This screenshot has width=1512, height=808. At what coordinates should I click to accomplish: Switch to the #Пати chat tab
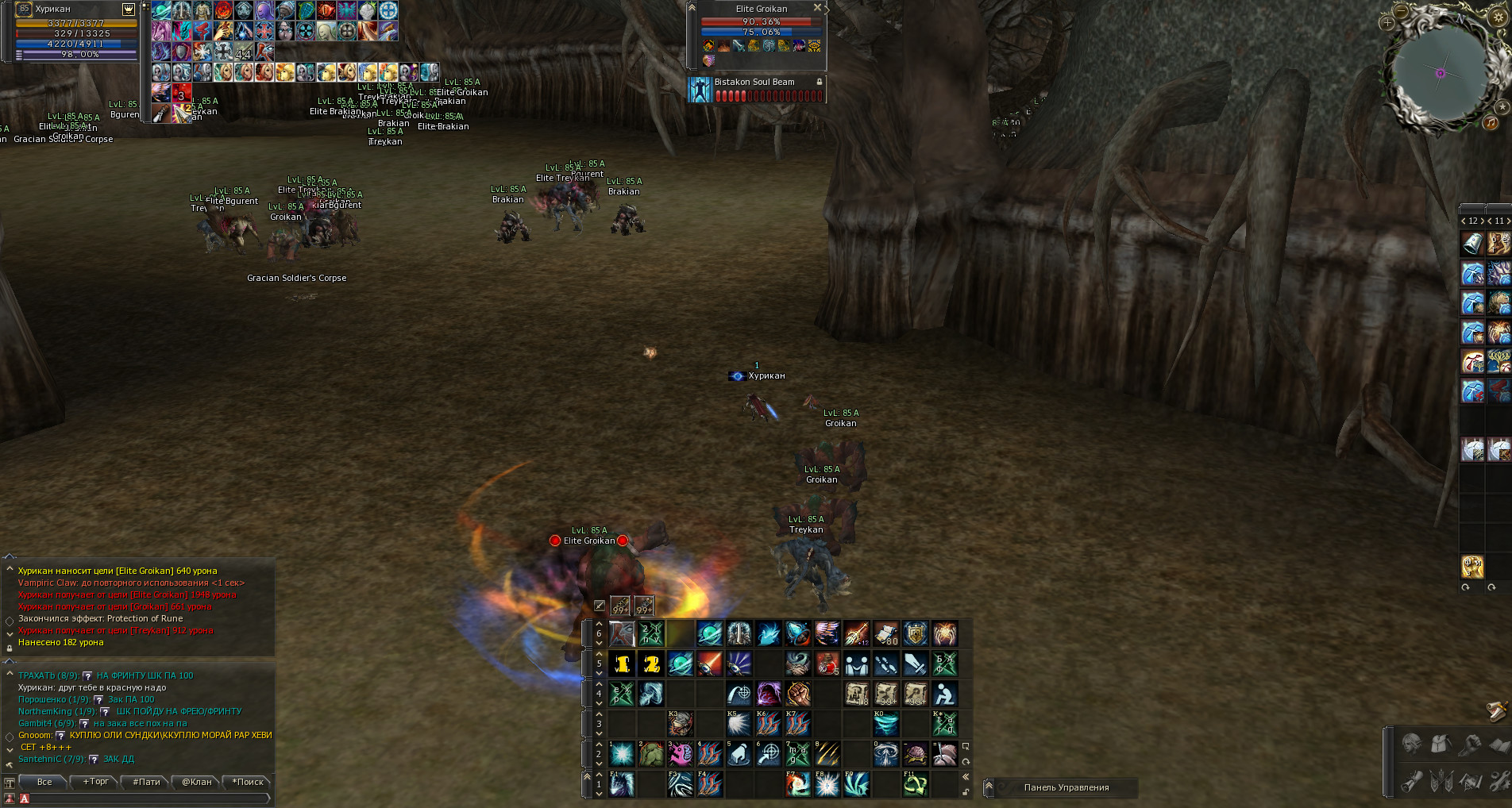point(146,782)
